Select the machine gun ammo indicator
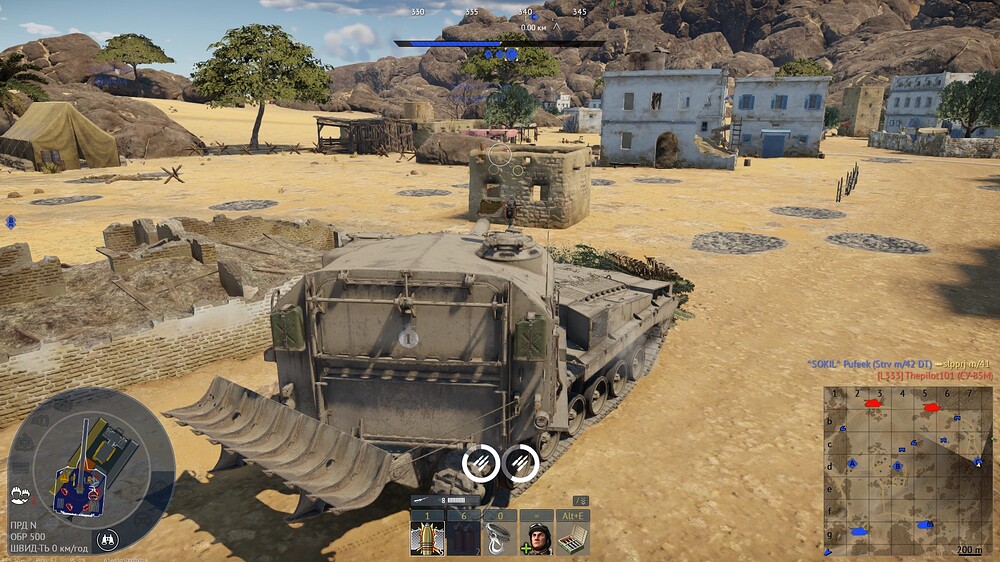 point(447,499)
